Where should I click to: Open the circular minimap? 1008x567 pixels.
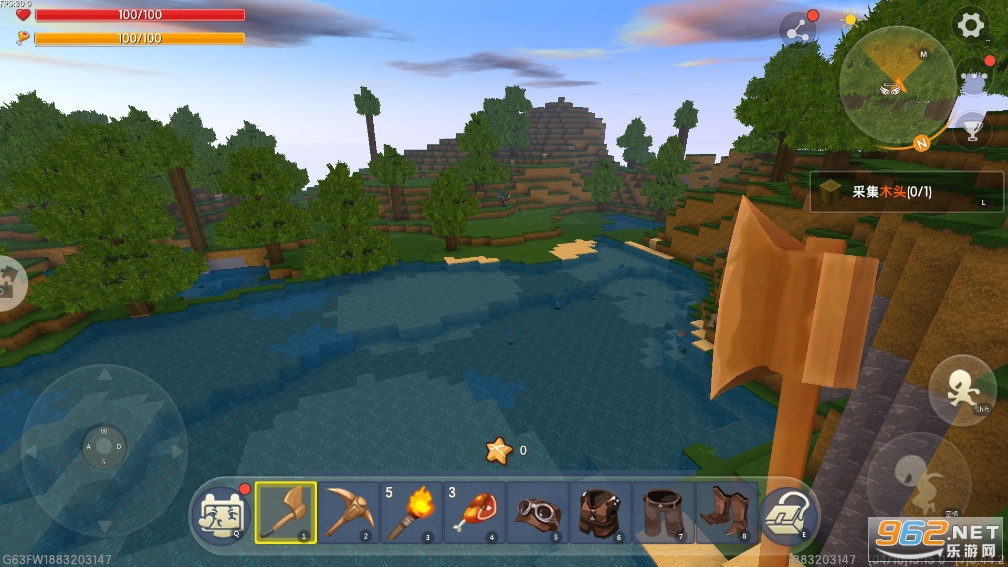click(x=896, y=84)
